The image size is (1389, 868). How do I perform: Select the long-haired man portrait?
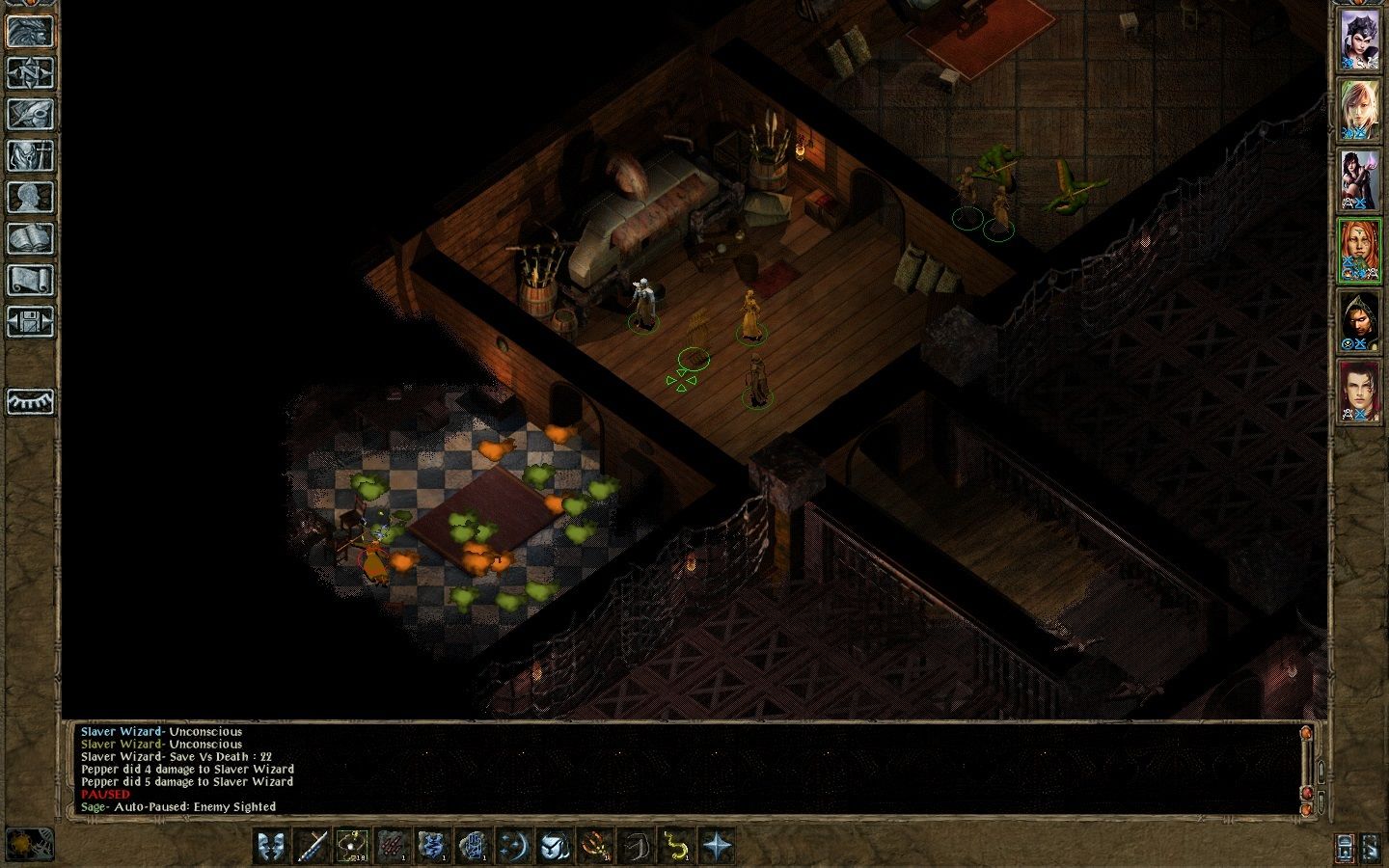pyautogui.click(x=1359, y=392)
